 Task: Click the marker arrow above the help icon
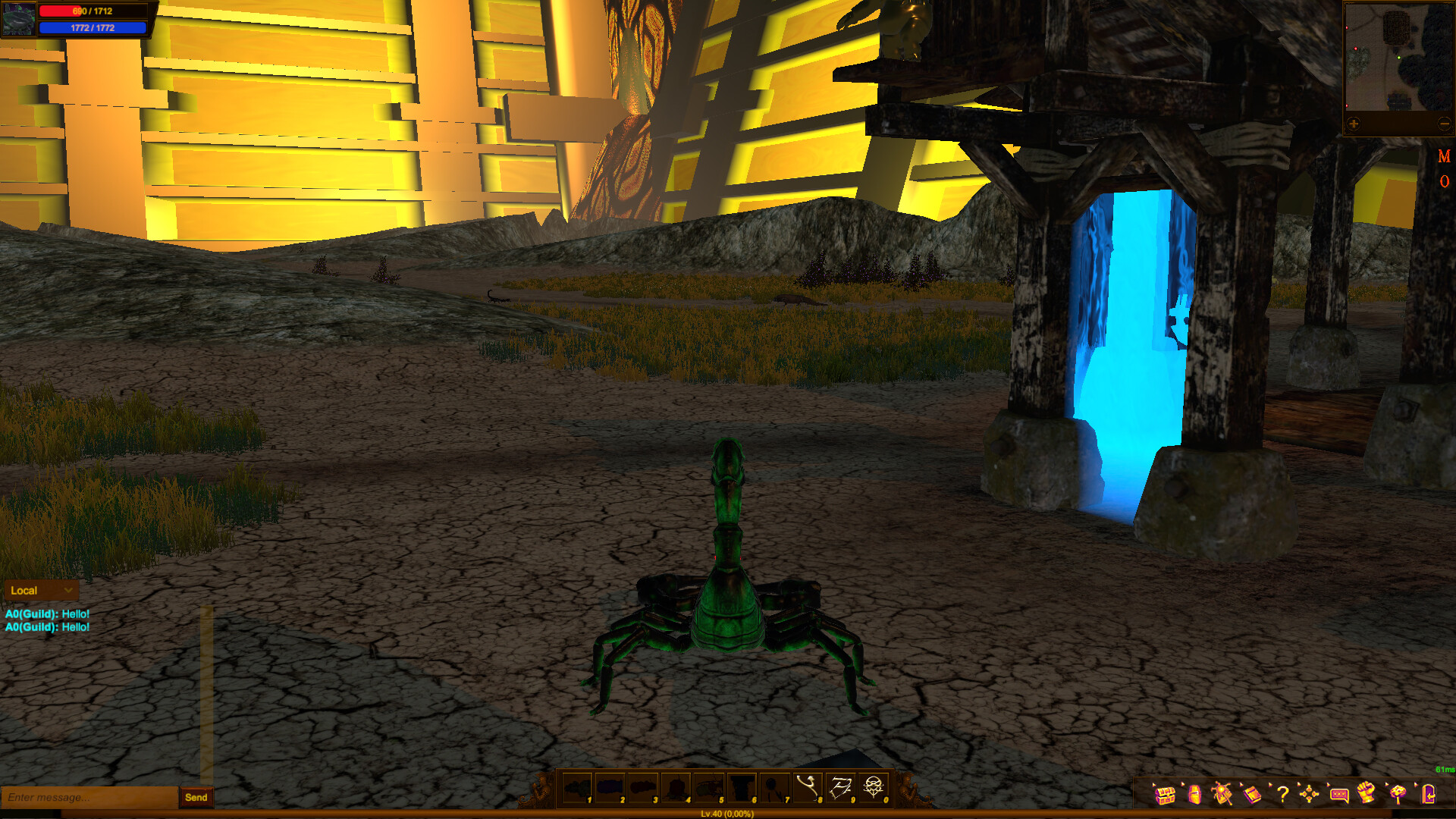coord(1269,785)
